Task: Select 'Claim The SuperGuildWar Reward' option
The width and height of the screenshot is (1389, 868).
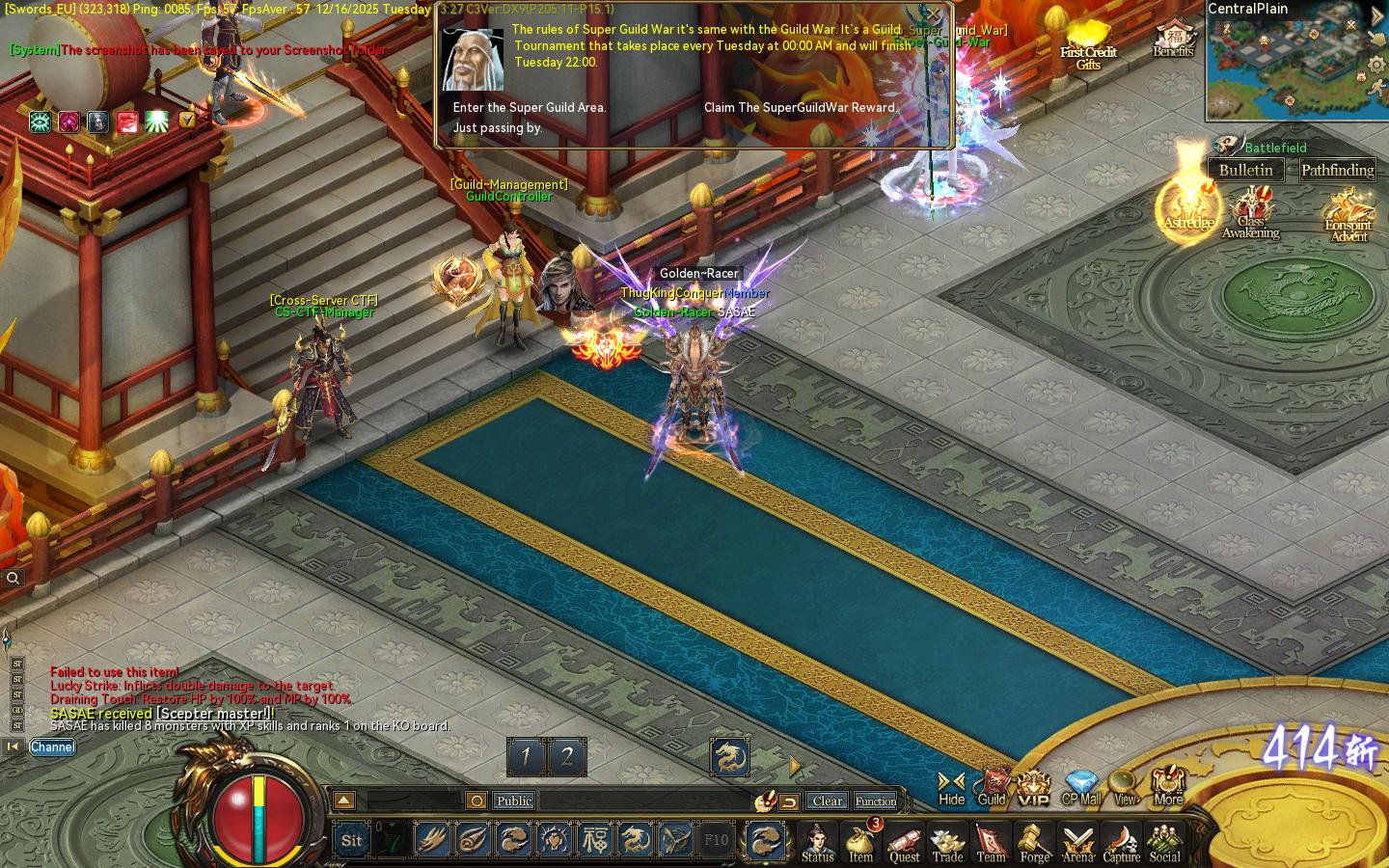Action: 801,108
